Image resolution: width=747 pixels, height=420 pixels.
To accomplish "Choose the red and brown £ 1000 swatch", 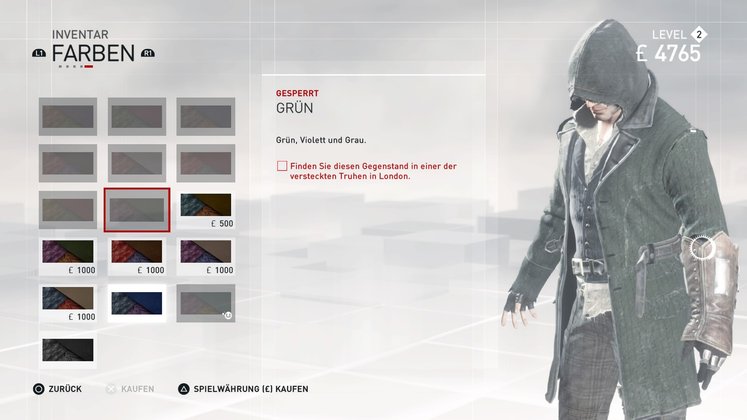I will [x=137, y=256].
